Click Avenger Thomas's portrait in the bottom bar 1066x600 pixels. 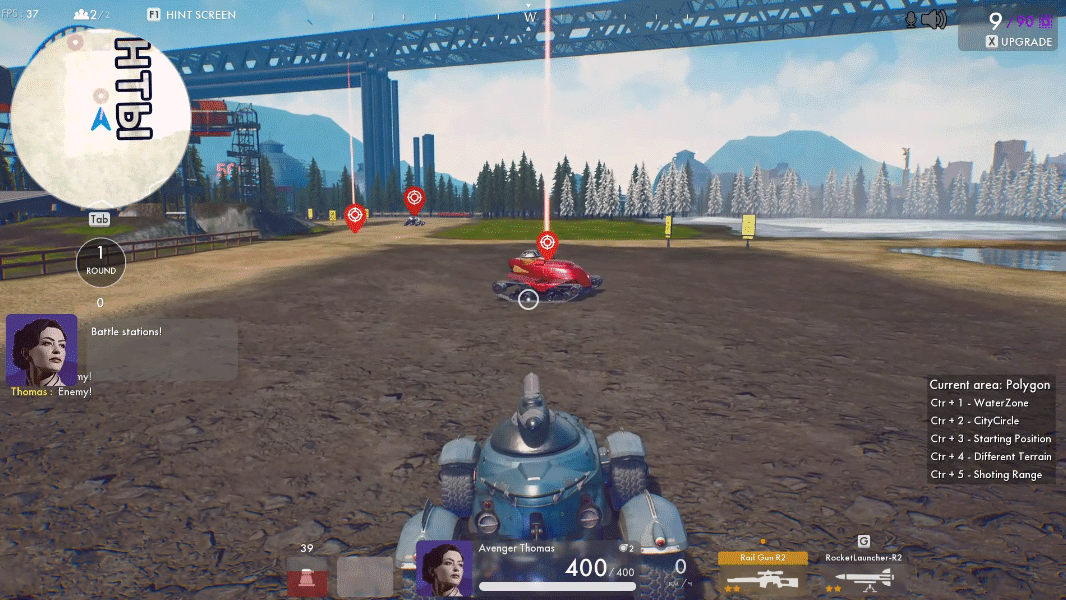[444, 569]
